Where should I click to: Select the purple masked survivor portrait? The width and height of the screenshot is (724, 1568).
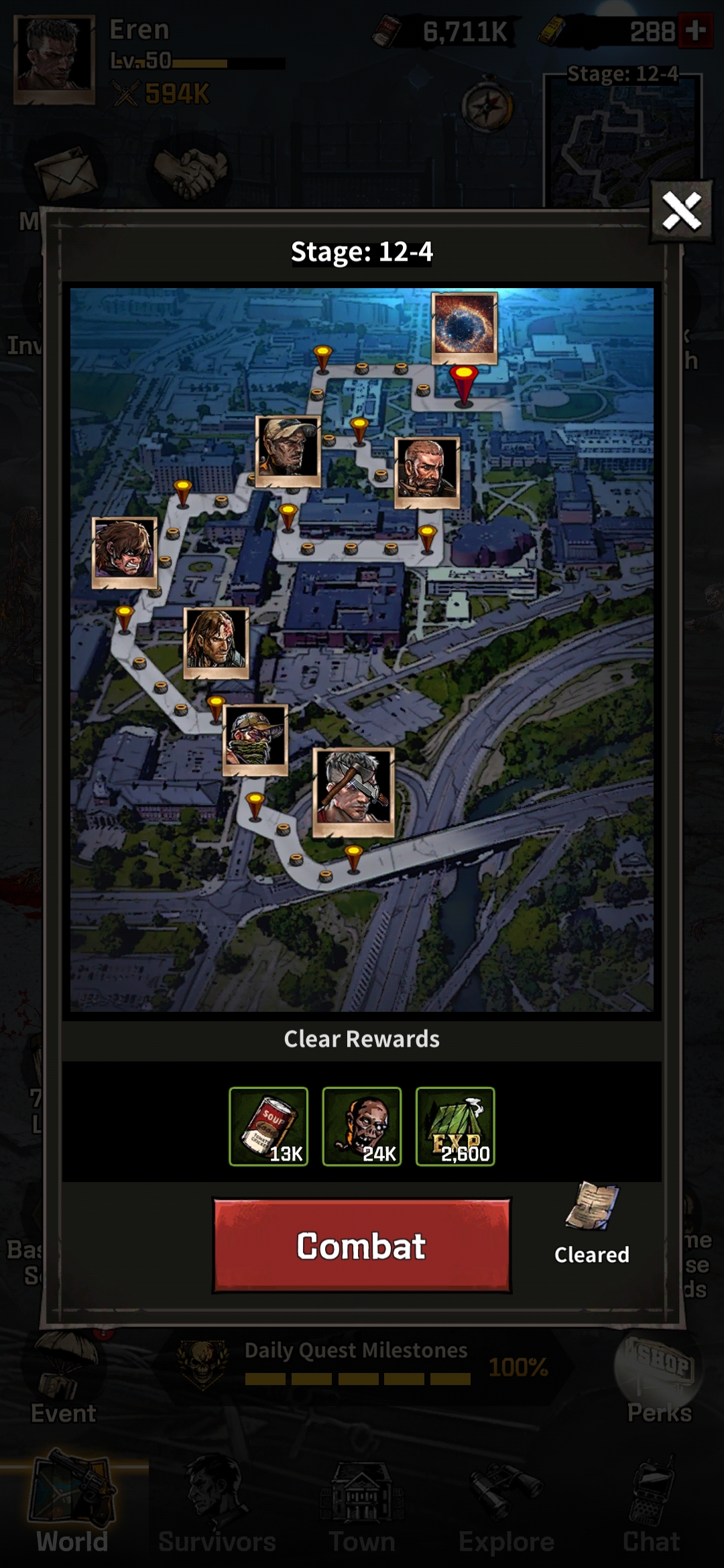[125, 551]
